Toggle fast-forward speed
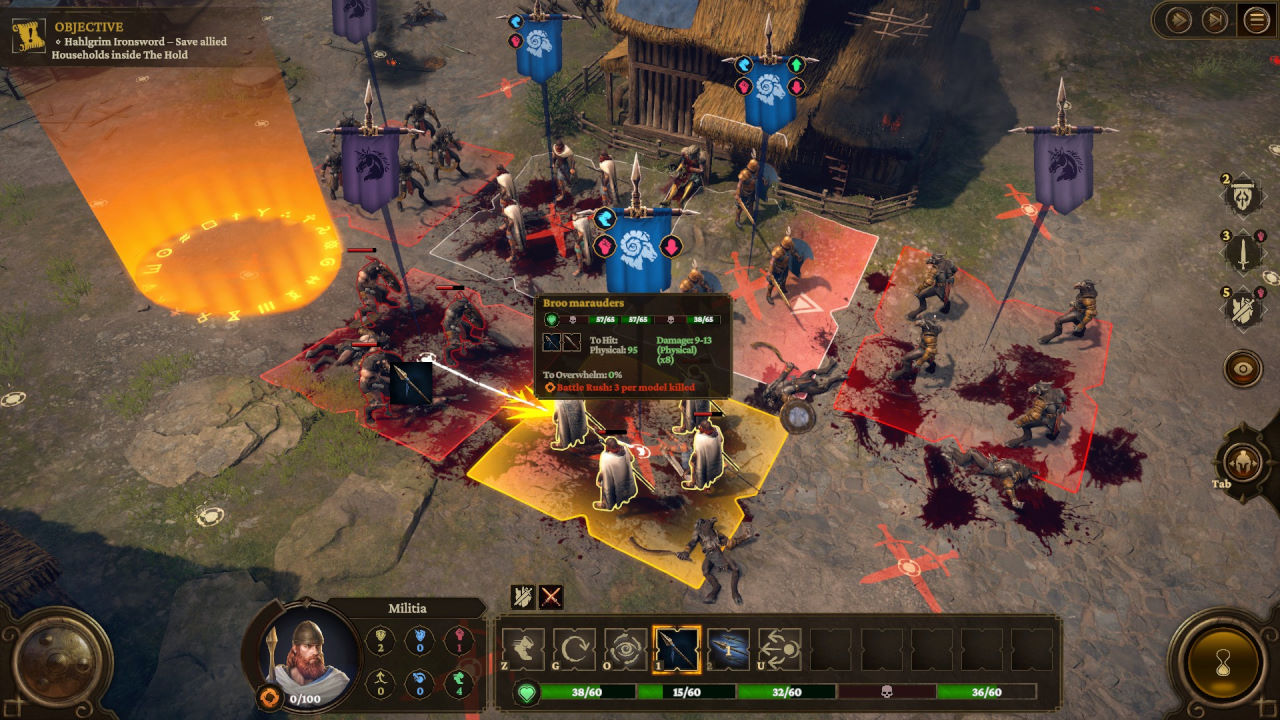The image size is (1280, 720). 1179,20
